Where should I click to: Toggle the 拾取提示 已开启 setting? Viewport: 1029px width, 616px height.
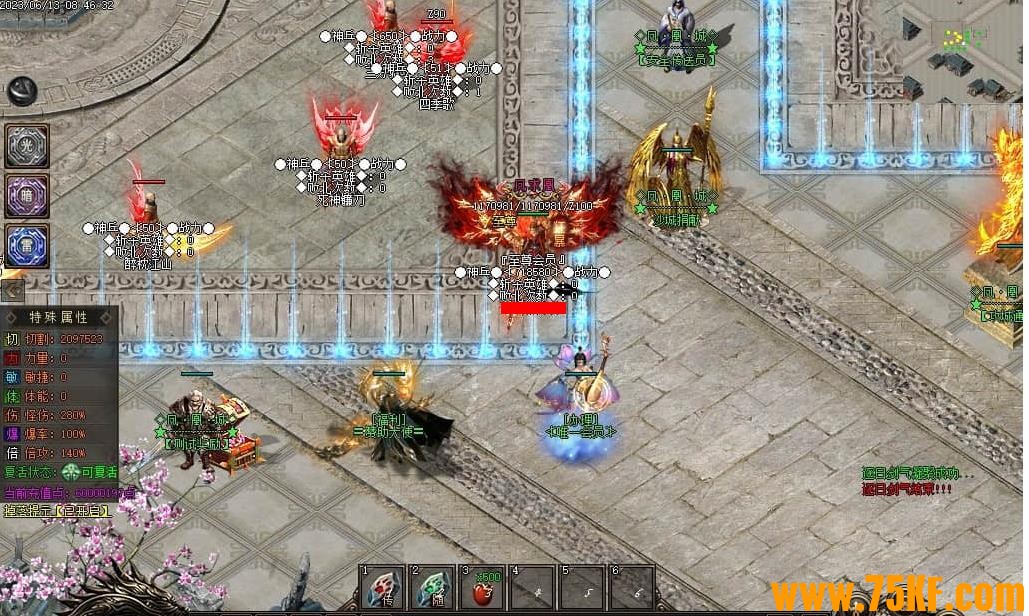[58, 510]
